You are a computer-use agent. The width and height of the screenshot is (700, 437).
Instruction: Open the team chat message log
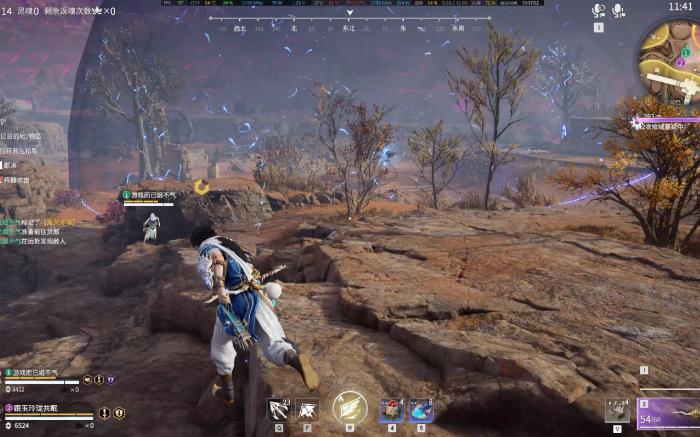click(x=36, y=226)
